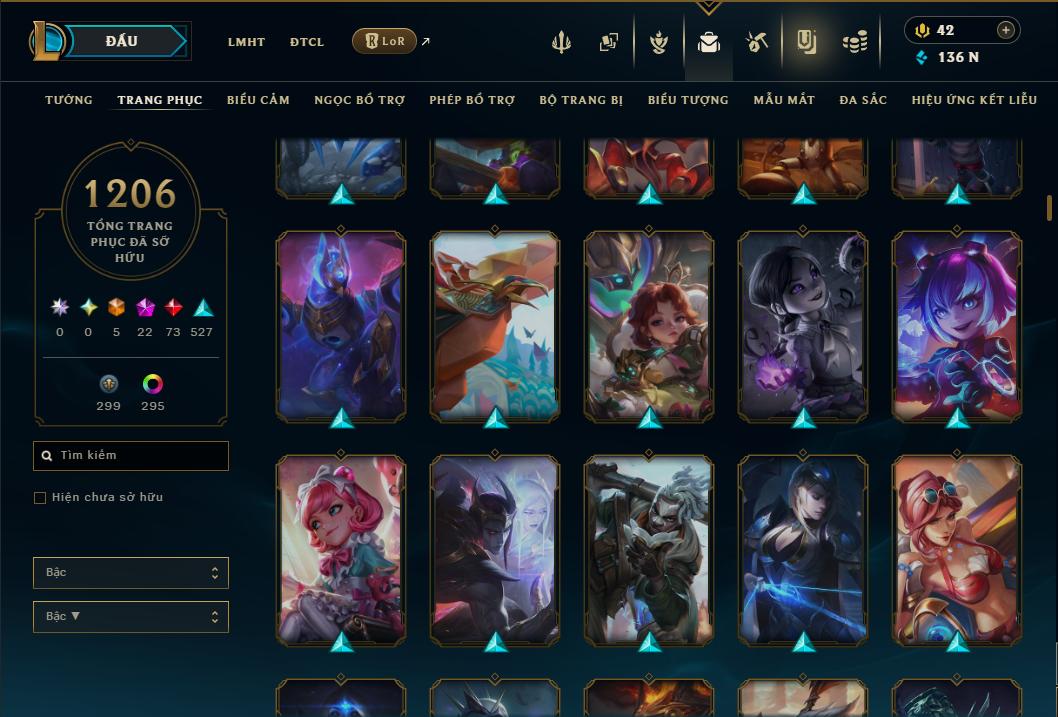Open the hammer crafting icon
Viewport: 1058px width, 717px height.
coord(757,42)
